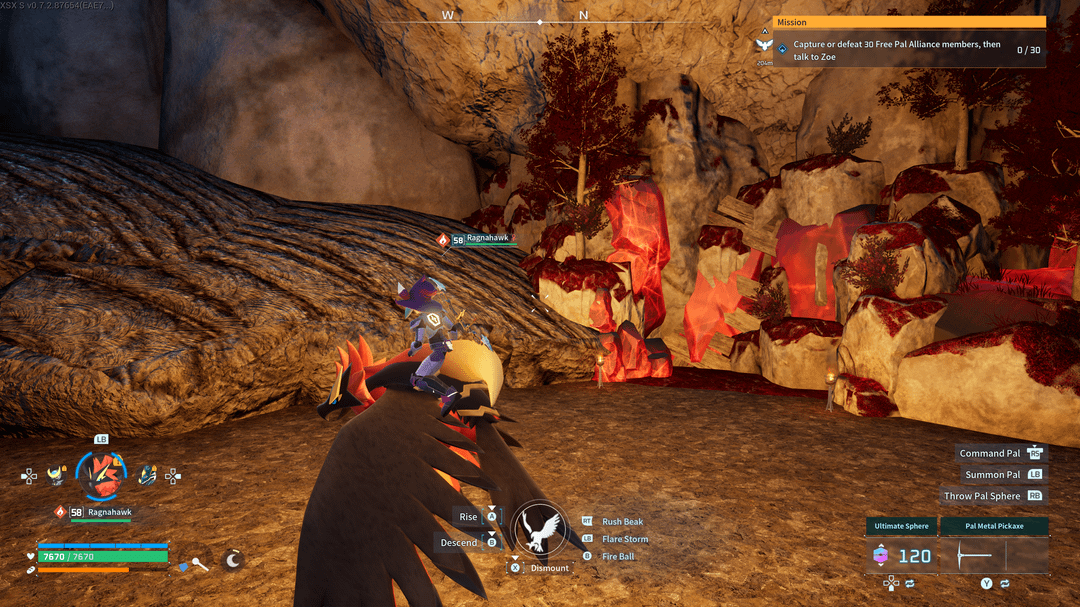
Task: Click the compass bar at the top
Action: tap(540, 18)
